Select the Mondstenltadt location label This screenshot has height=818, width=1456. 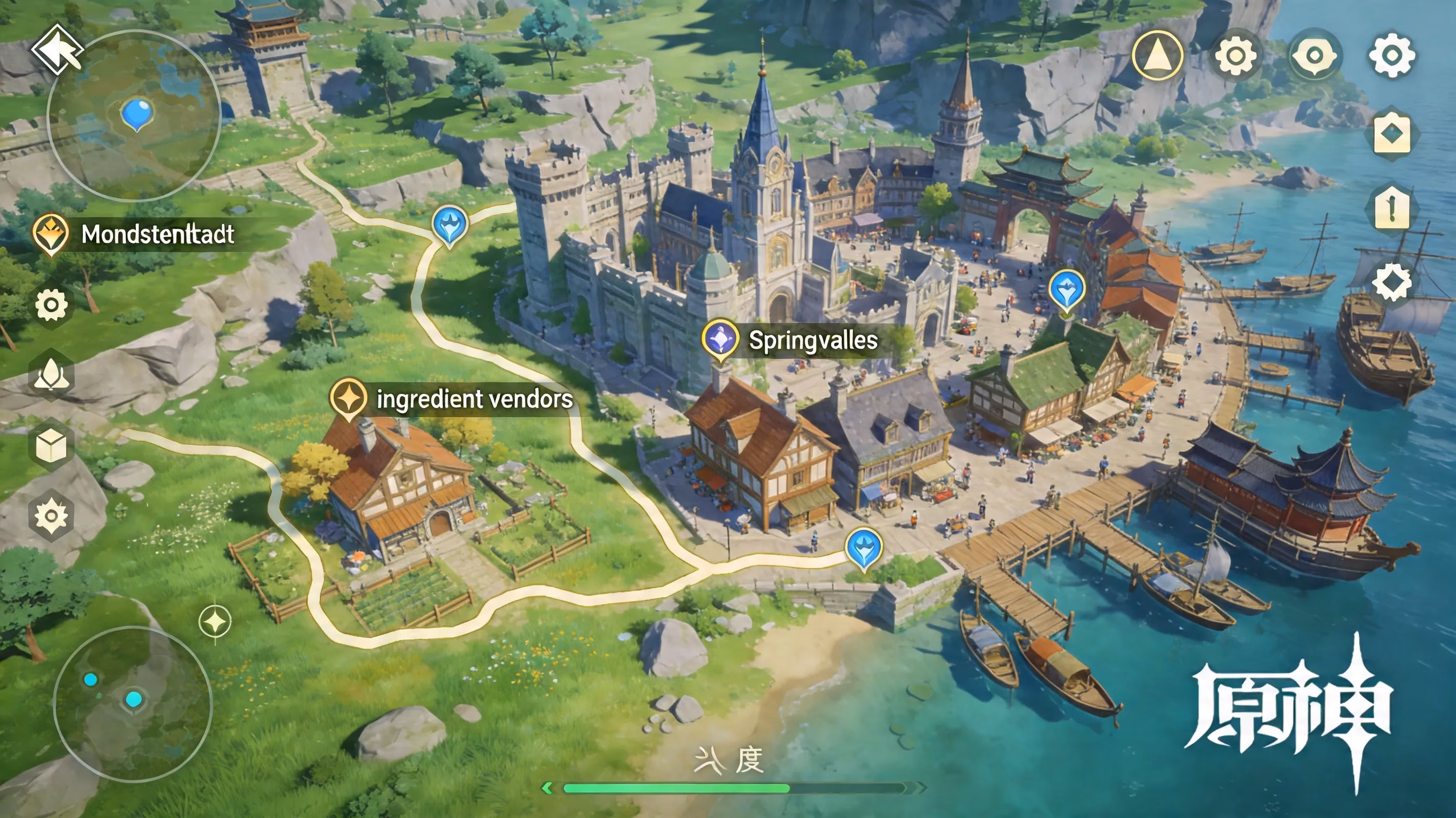pyautogui.click(x=157, y=234)
